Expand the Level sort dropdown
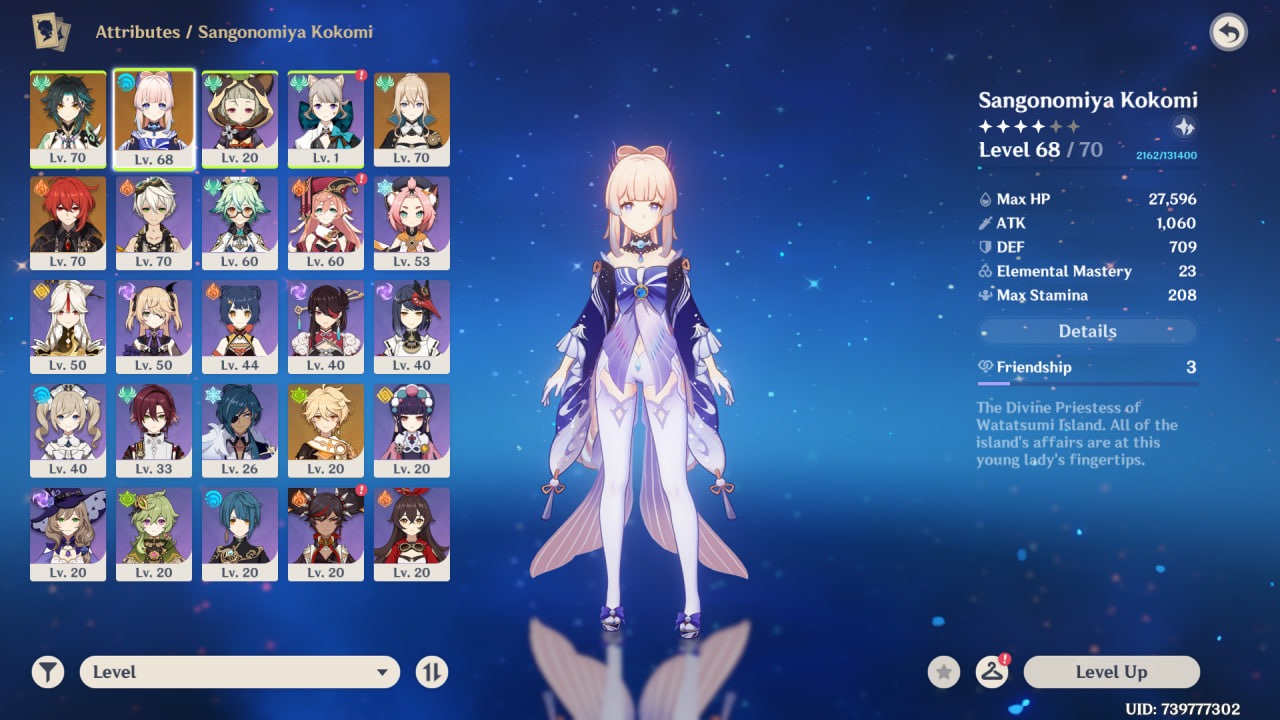 point(240,672)
